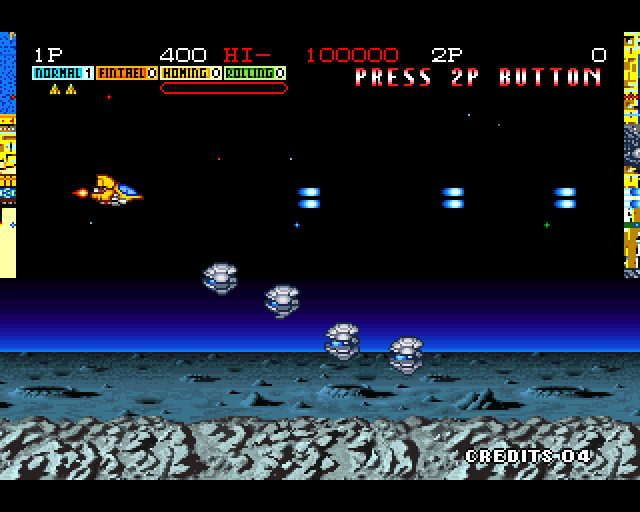
Task: Select the NORMAL weapon slot
Action: tap(63, 73)
